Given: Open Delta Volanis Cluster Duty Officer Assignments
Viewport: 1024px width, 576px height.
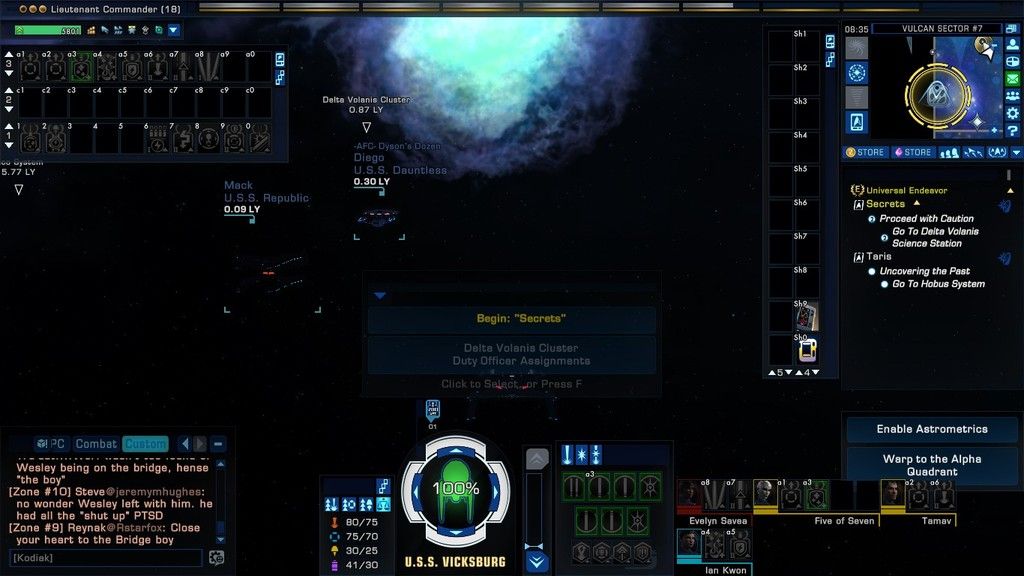Looking at the screenshot, I should pyautogui.click(x=511, y=354).
